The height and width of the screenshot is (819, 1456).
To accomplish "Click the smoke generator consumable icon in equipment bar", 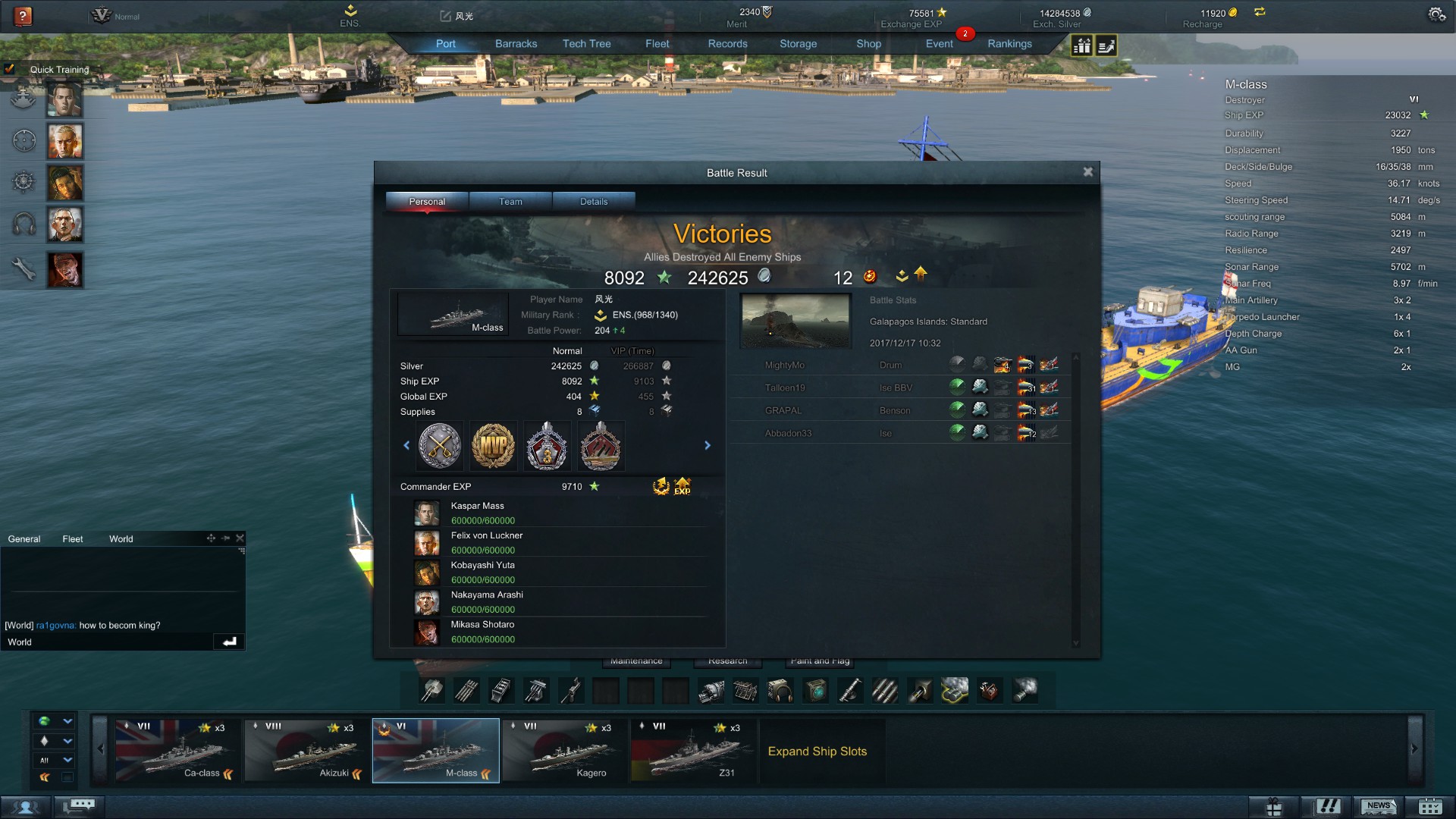I will (x=954, y=690).
